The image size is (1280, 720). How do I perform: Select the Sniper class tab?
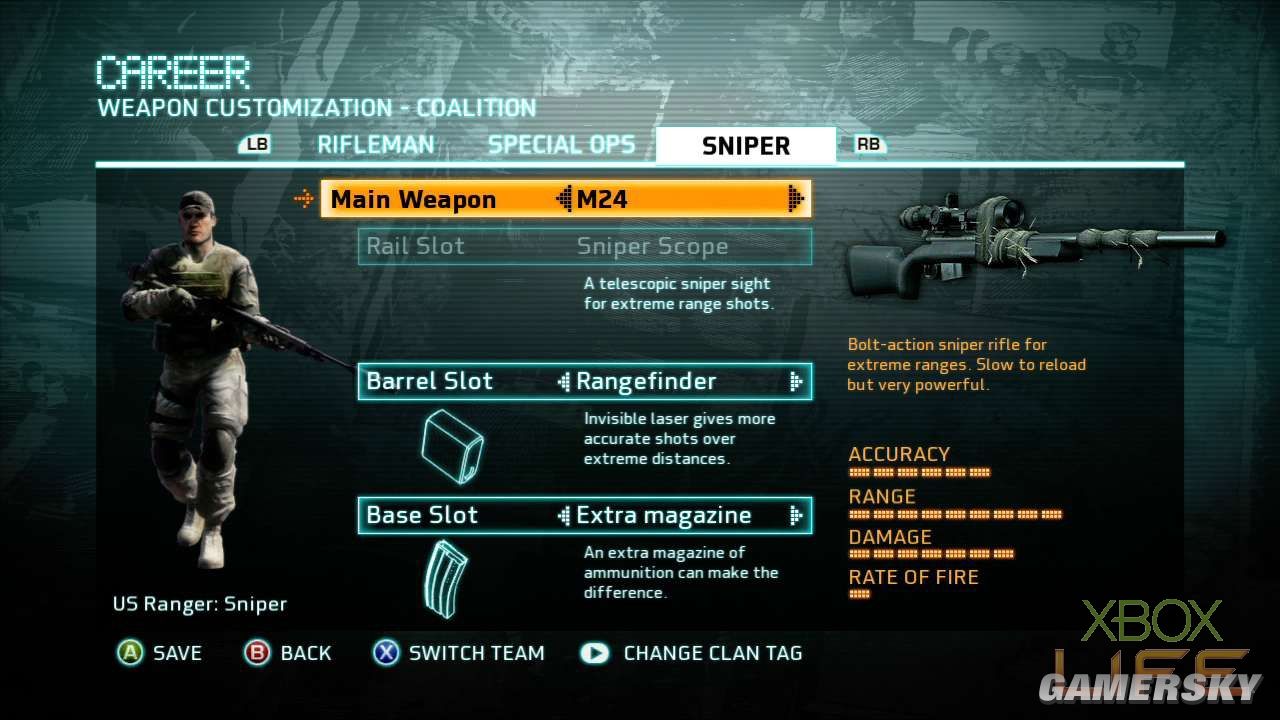tap(745, 146)
